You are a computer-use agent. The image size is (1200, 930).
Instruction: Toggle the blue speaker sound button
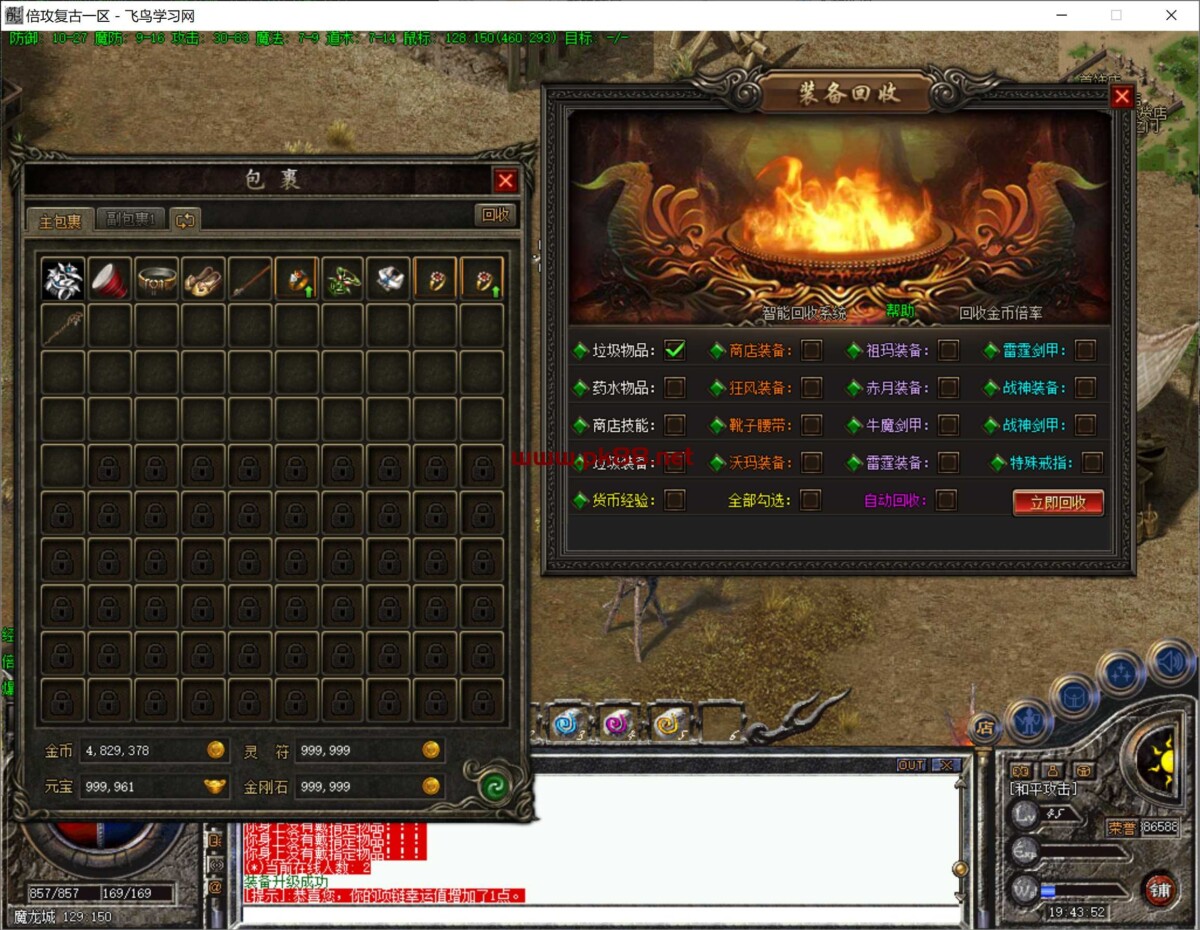1170,661
